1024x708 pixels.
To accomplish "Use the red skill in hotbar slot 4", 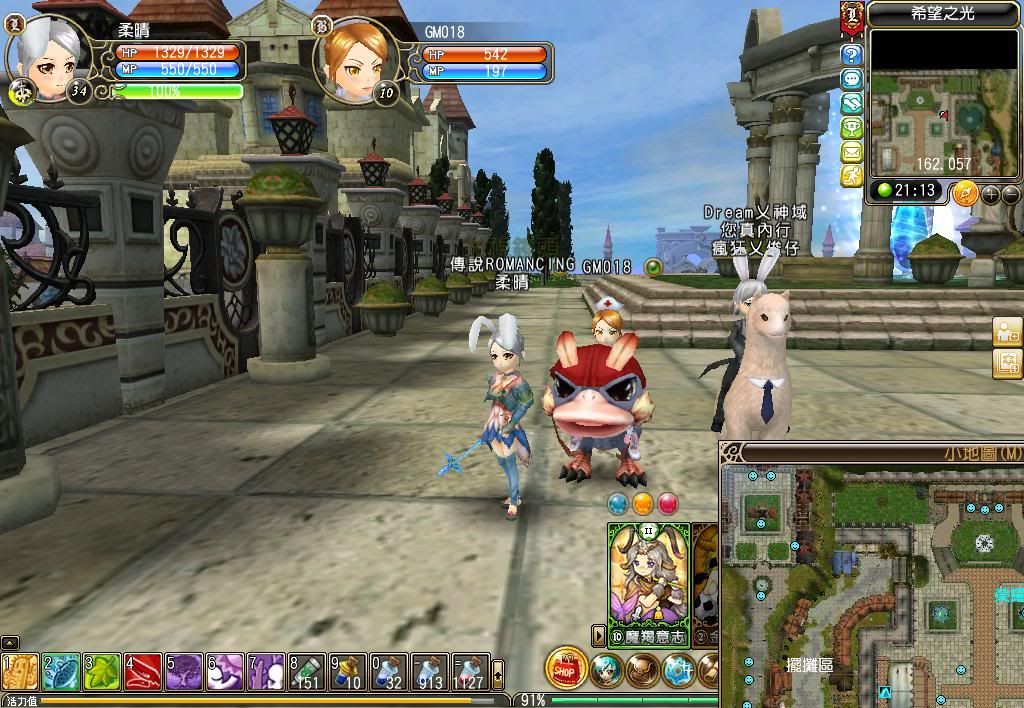I will click(x=144, y=671).
